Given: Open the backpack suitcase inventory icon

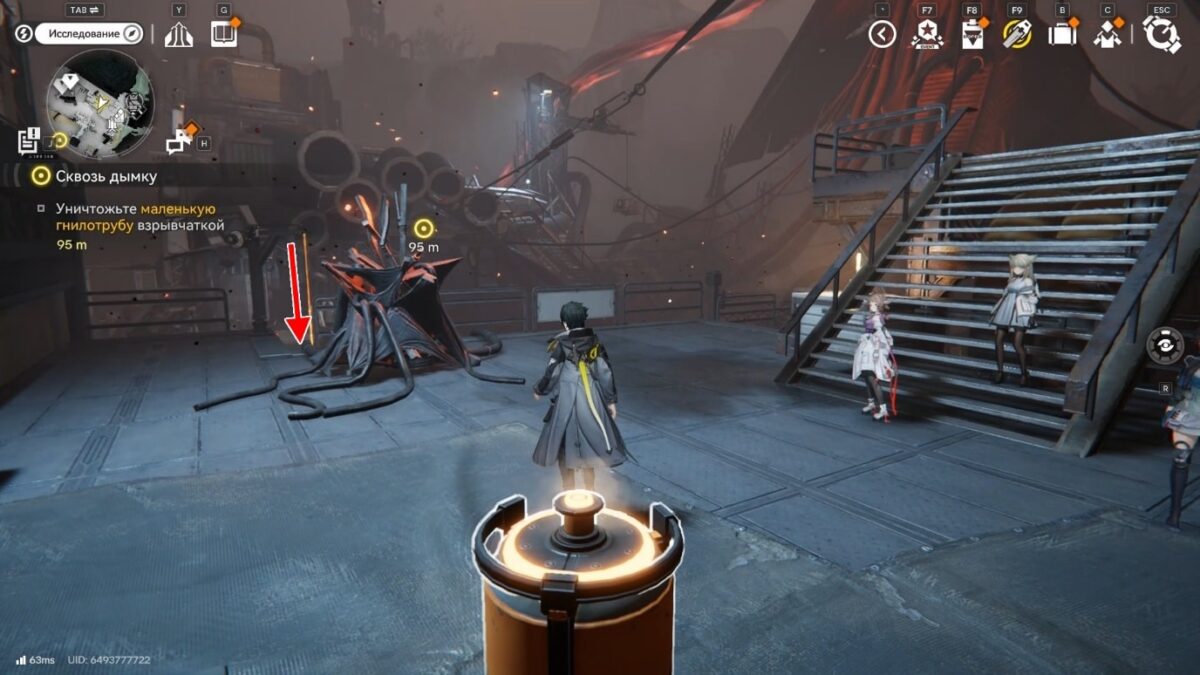Looking at the screenshot, I should pyautogui.click(x=1062, y=35).
